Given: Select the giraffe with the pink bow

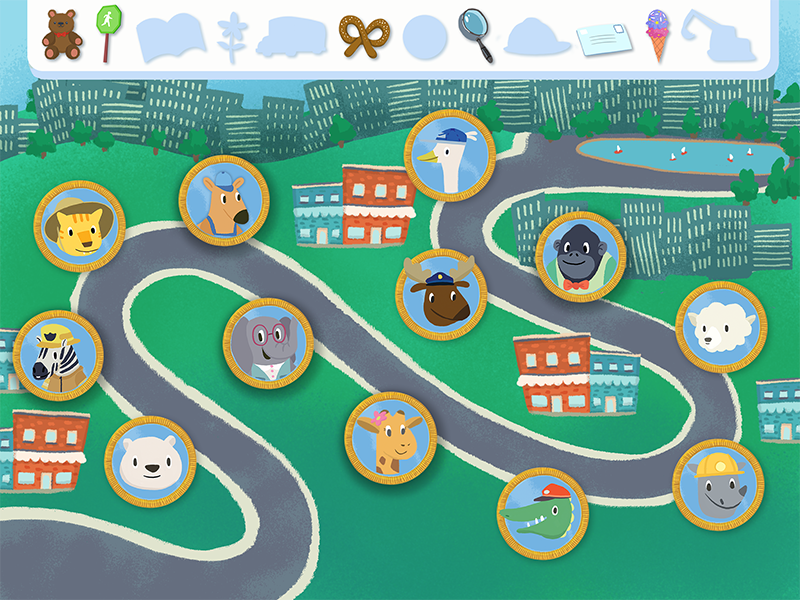Looking at the screenshot, I should click(390, 437).
